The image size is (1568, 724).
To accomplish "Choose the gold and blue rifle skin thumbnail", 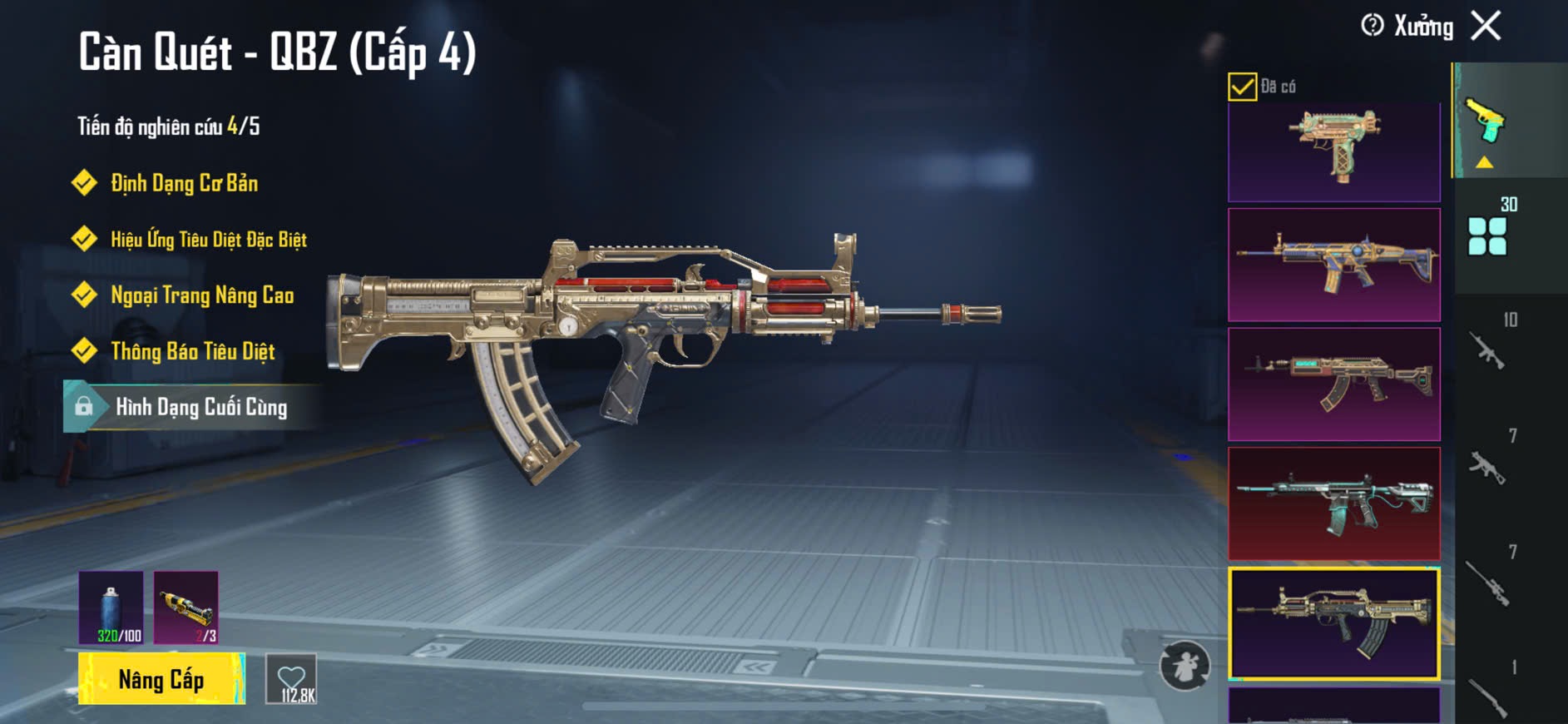I will (x=1333, y=265).
